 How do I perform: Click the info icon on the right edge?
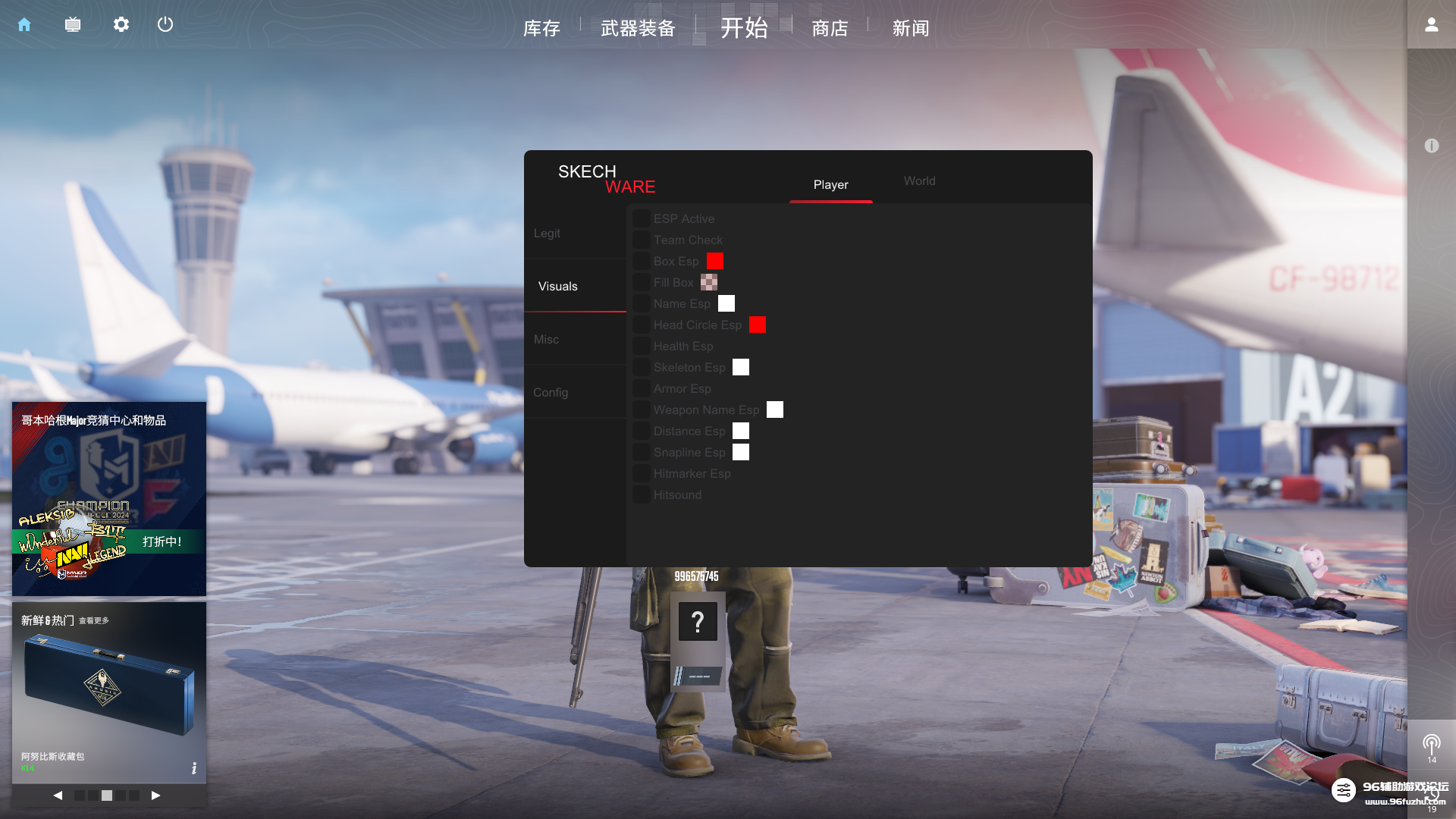coord(1432,145)
